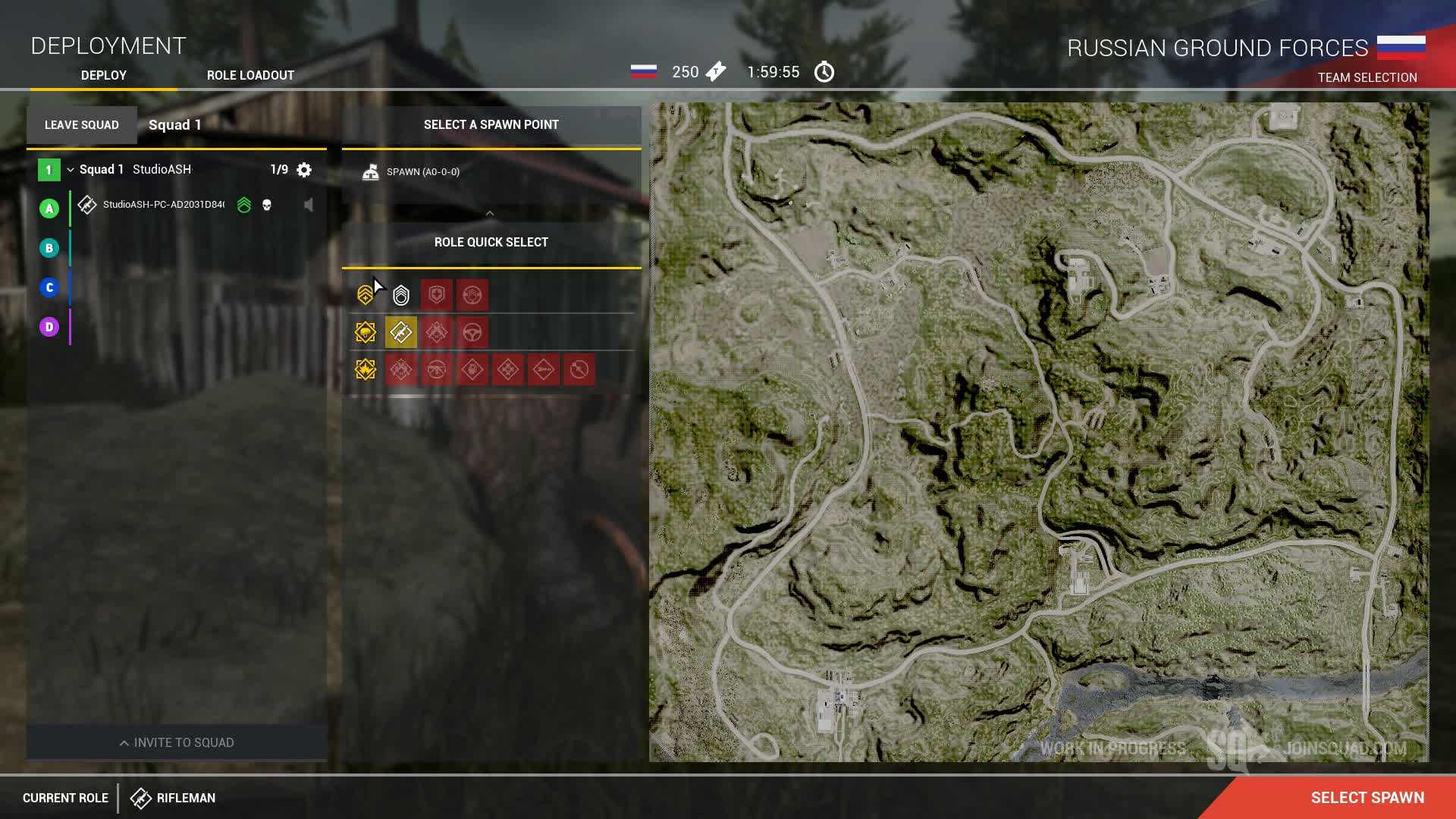This screenshot has height=819, width=1456.
Task: Select the highlighted Rifleman role
Action: point(401,332)
